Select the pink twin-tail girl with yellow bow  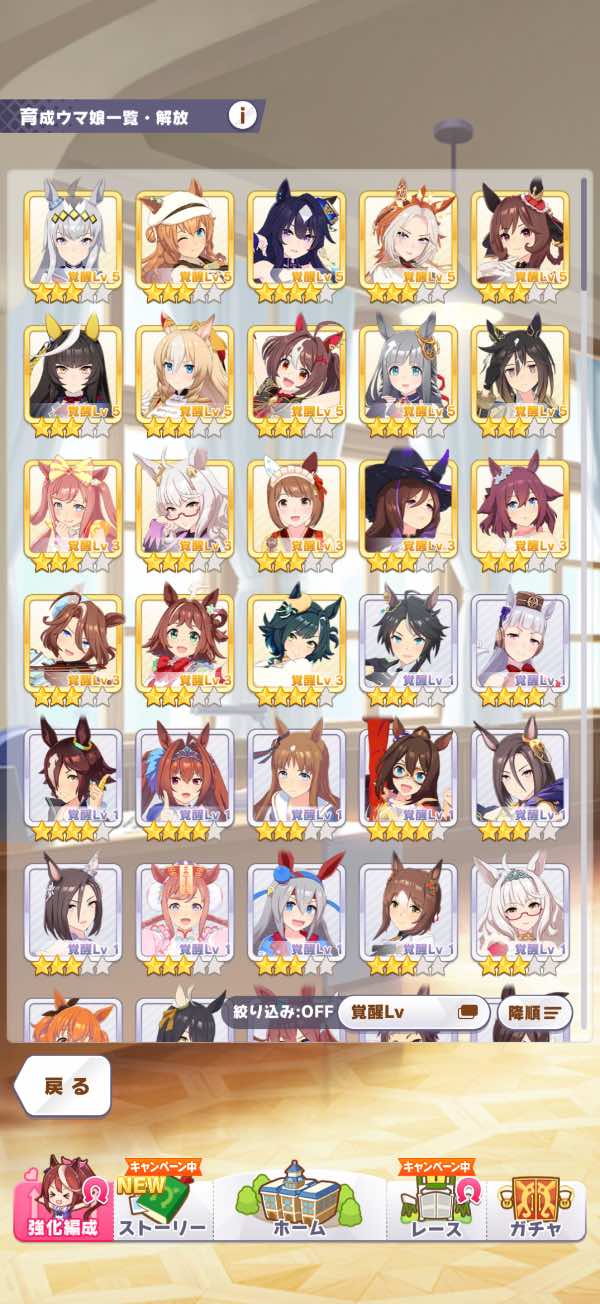click(x=73, y=511)
